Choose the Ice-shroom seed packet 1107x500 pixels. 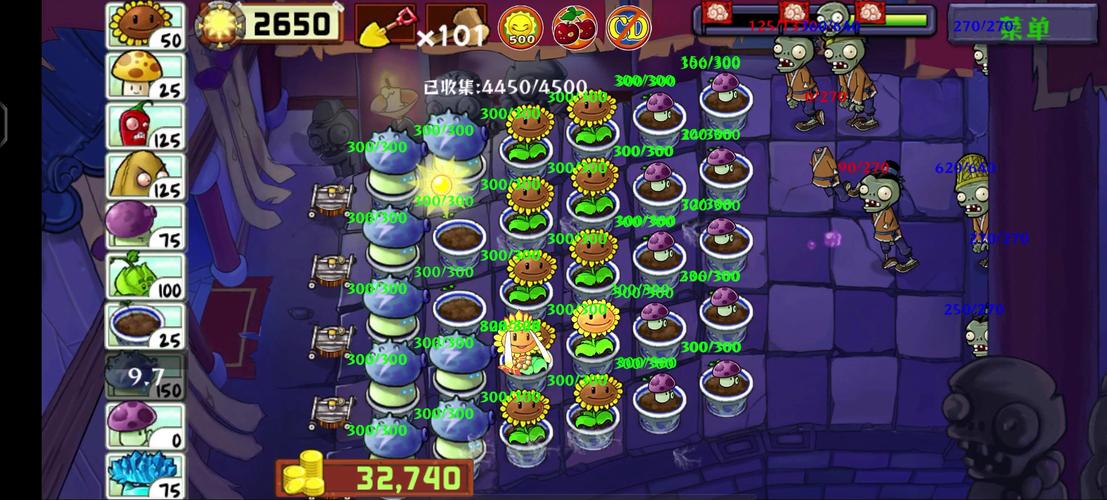pyautogui.click(x=145, y=474)
